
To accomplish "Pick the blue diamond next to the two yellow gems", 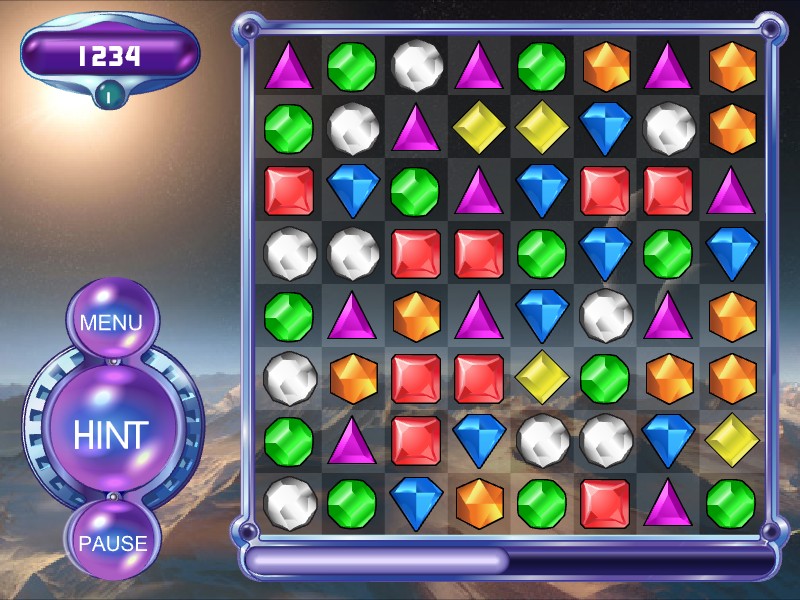I will coord(605,128).
